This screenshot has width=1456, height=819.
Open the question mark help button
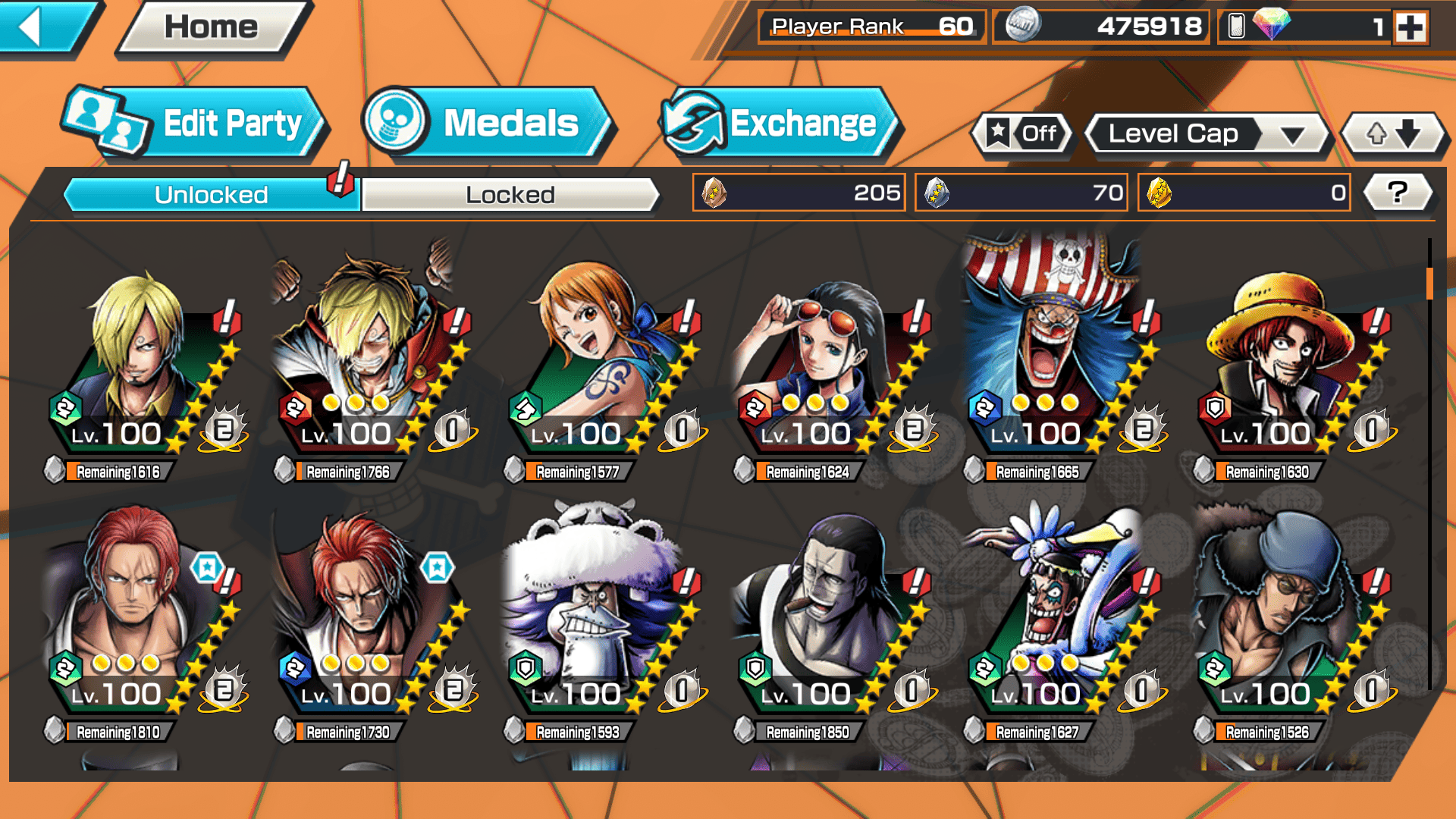[1398, 193]
